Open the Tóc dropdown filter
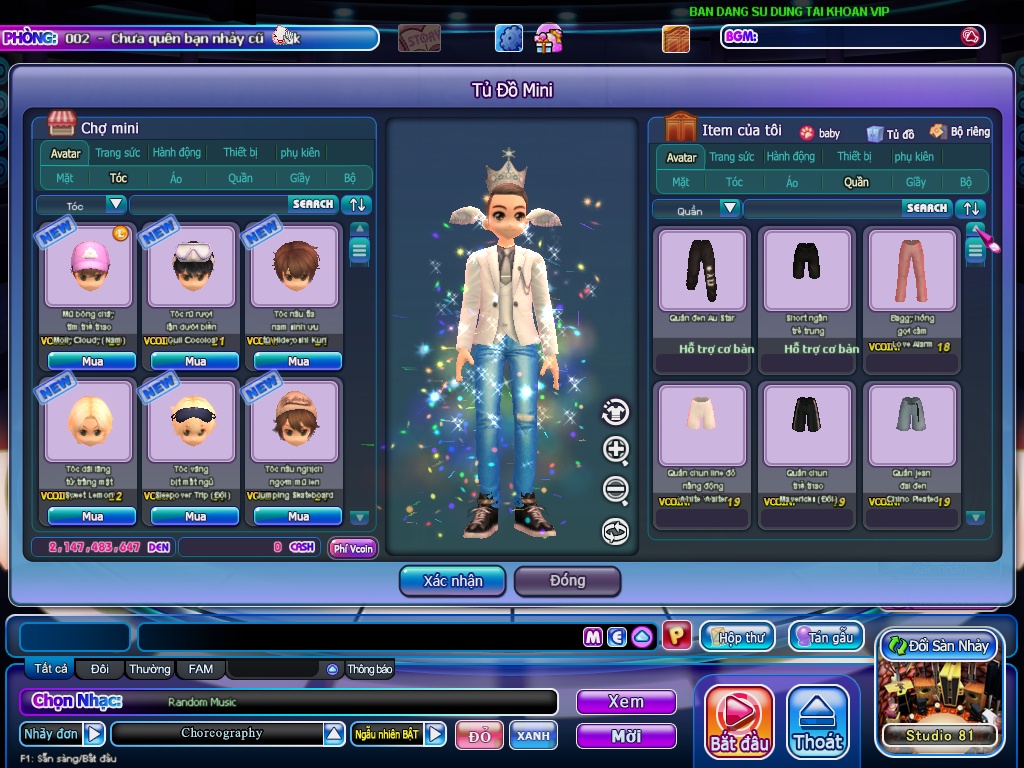Image resolution: width=1024 pixels, height=768 pixels. [116, 204]
